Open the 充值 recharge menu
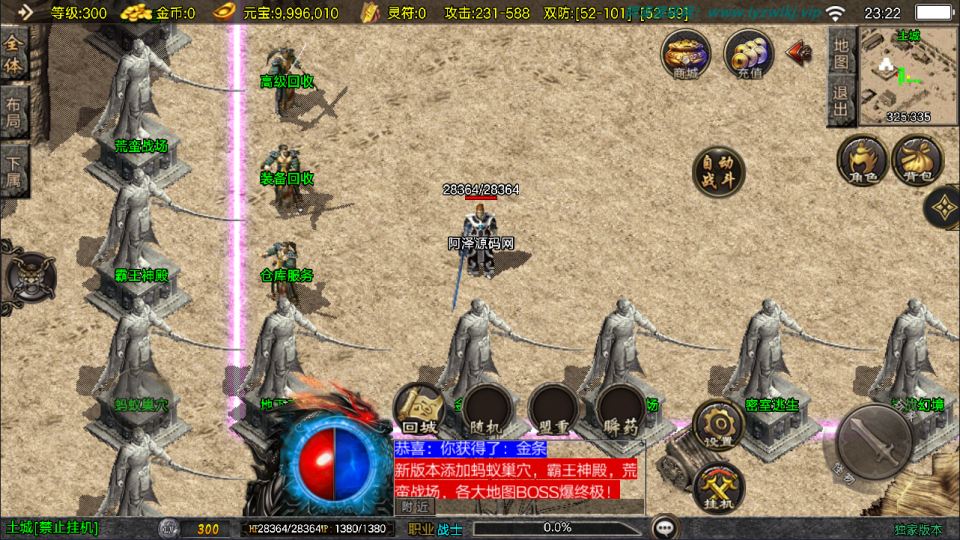This screenshot has height=540, width=960. (x=748, y=53)
